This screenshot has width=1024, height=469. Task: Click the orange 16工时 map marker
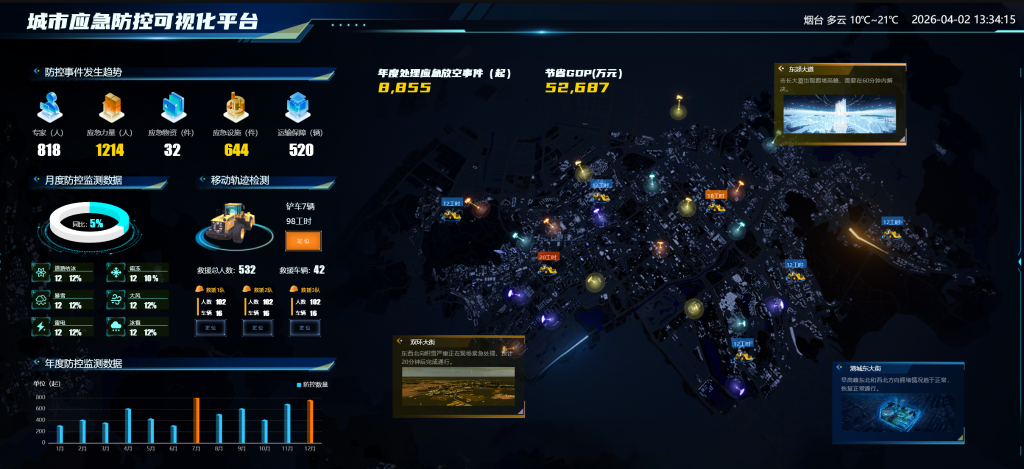(716, 195)
